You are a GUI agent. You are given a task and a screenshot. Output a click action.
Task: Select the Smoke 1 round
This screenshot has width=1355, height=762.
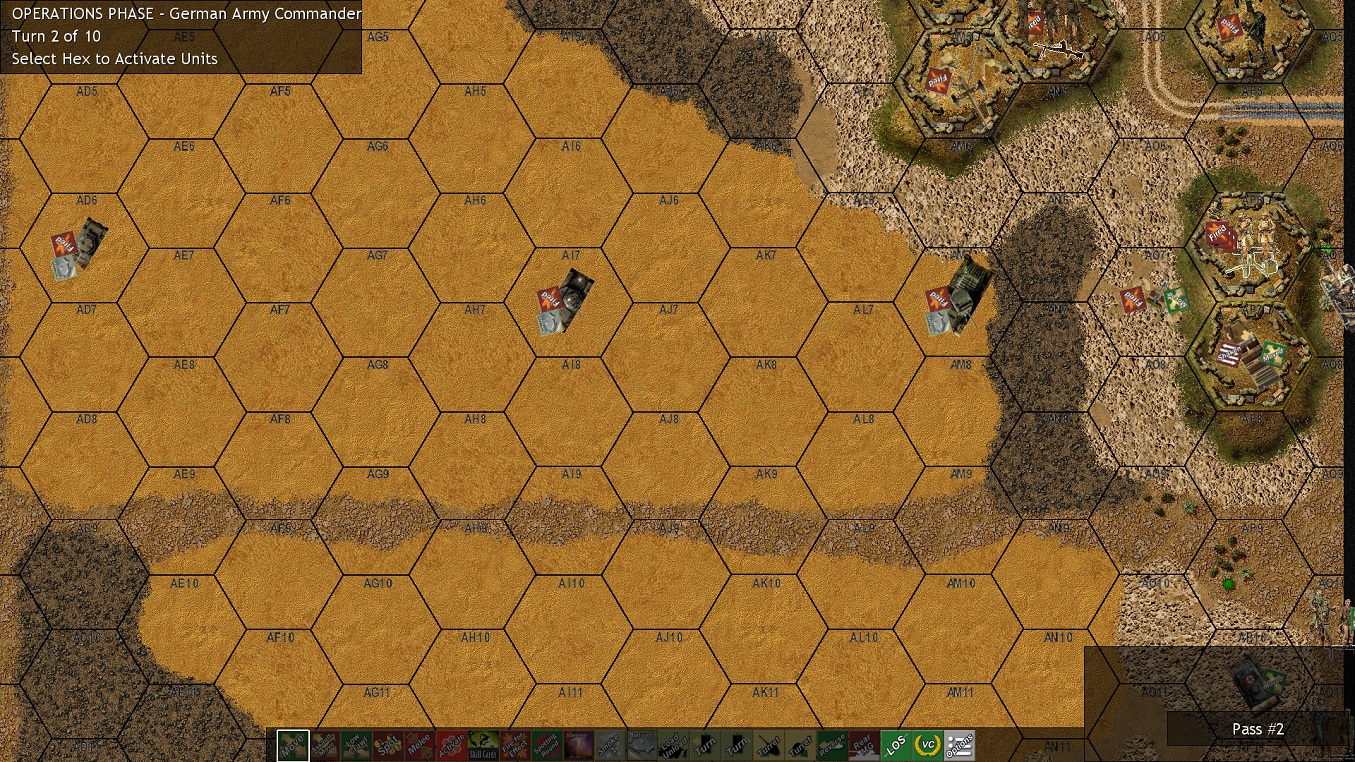click(x=611, y=744)
